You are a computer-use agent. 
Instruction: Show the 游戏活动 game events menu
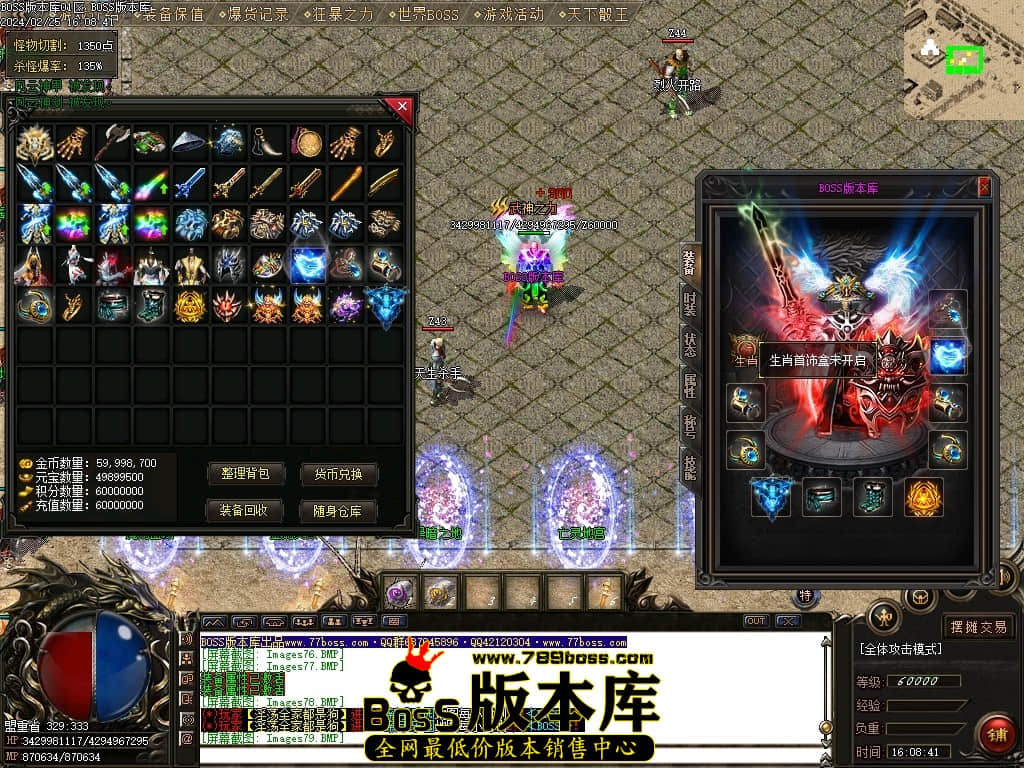513,14
